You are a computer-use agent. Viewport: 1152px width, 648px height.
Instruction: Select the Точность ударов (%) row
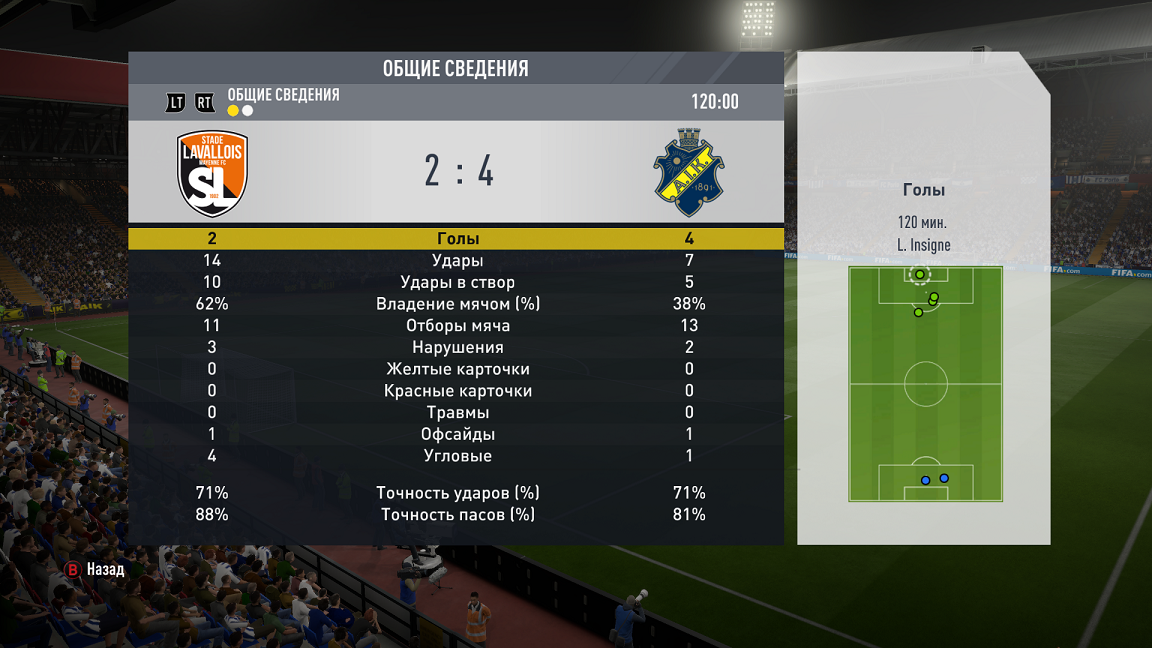click(457, 493)
